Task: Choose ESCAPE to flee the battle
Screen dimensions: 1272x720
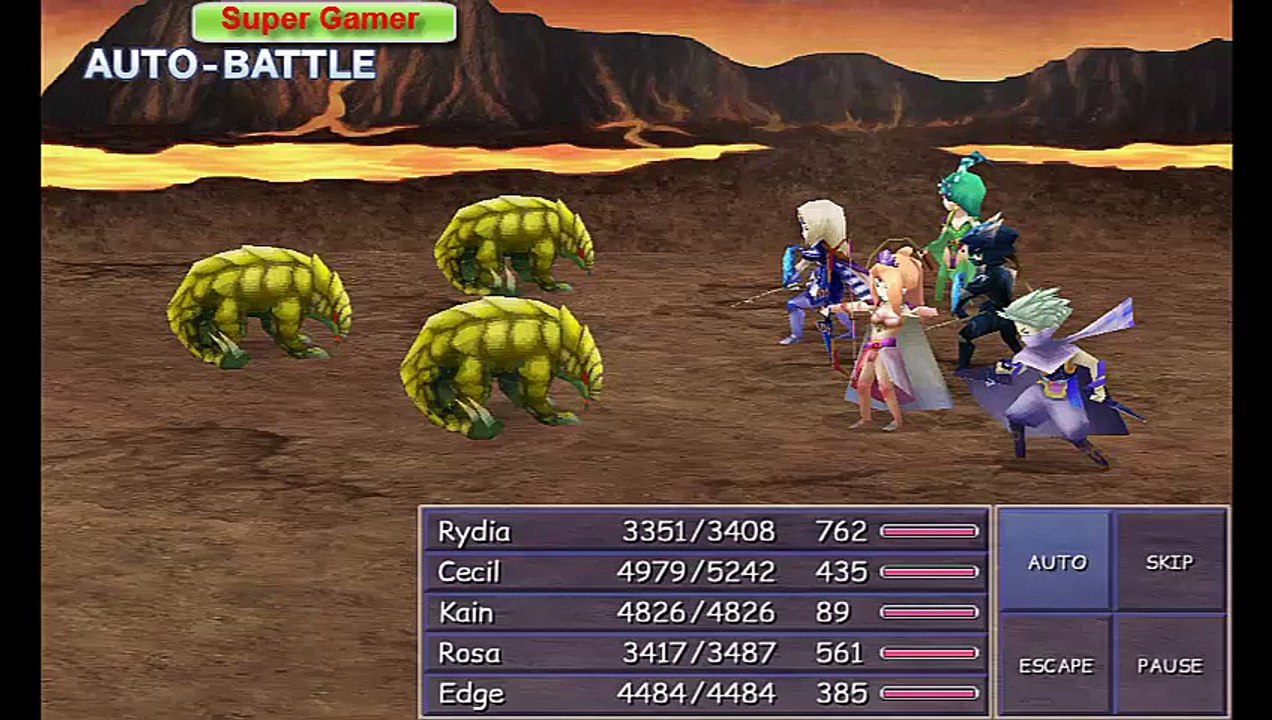Action: [1056, 665]
